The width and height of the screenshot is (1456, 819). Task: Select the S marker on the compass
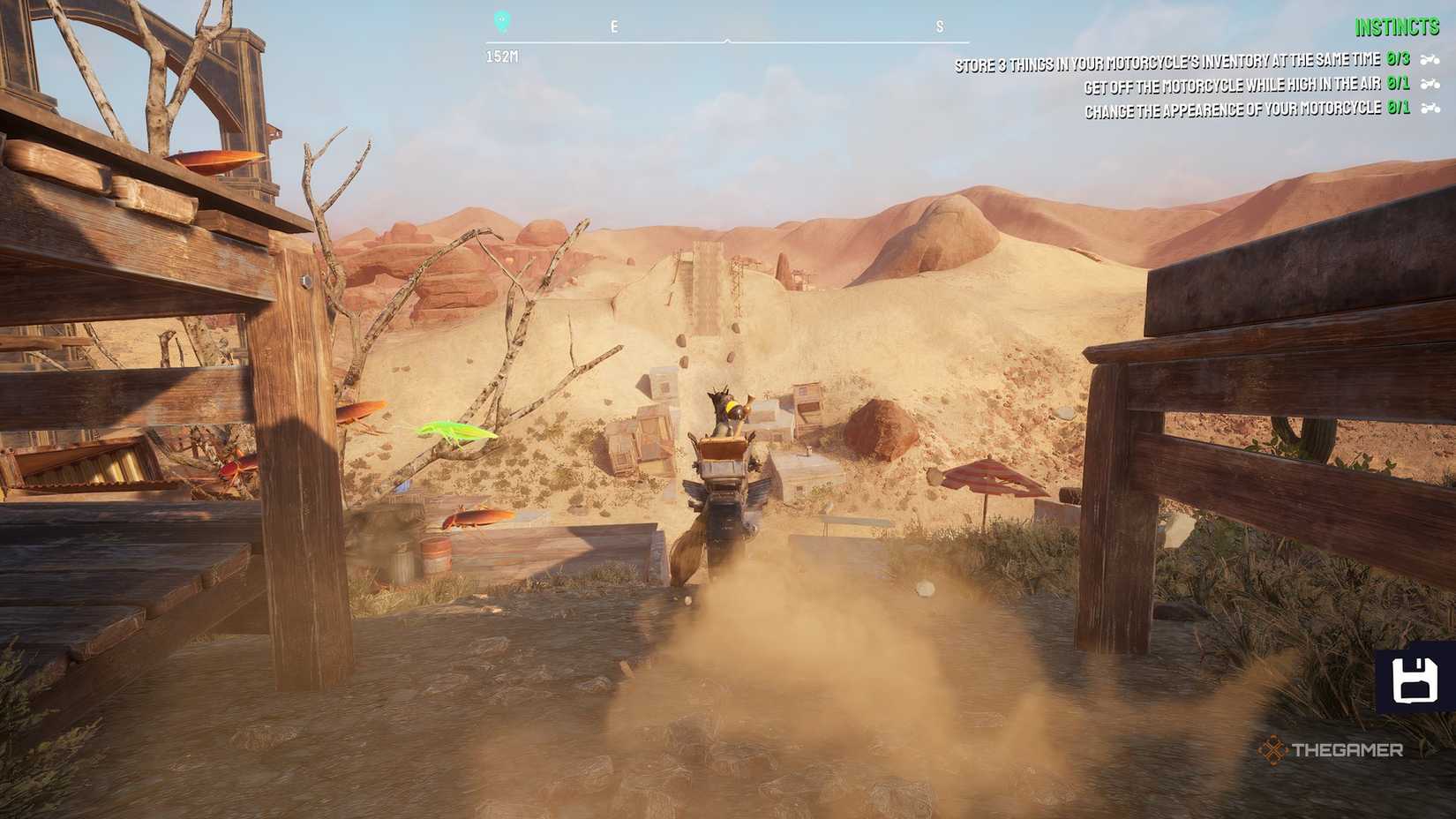pyautogui.click(x=940, y=26)
